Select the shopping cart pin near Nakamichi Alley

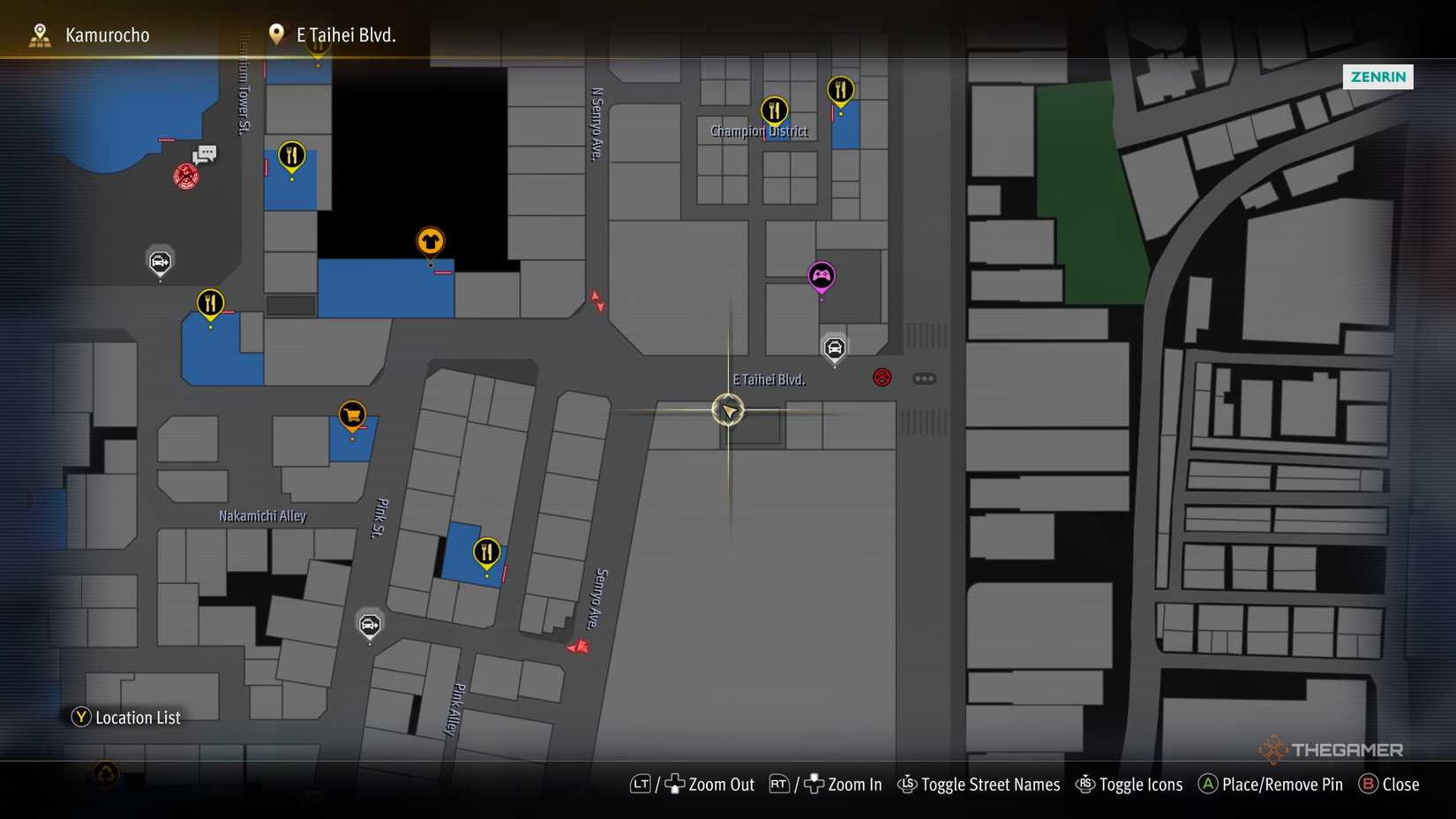(350, 414)
